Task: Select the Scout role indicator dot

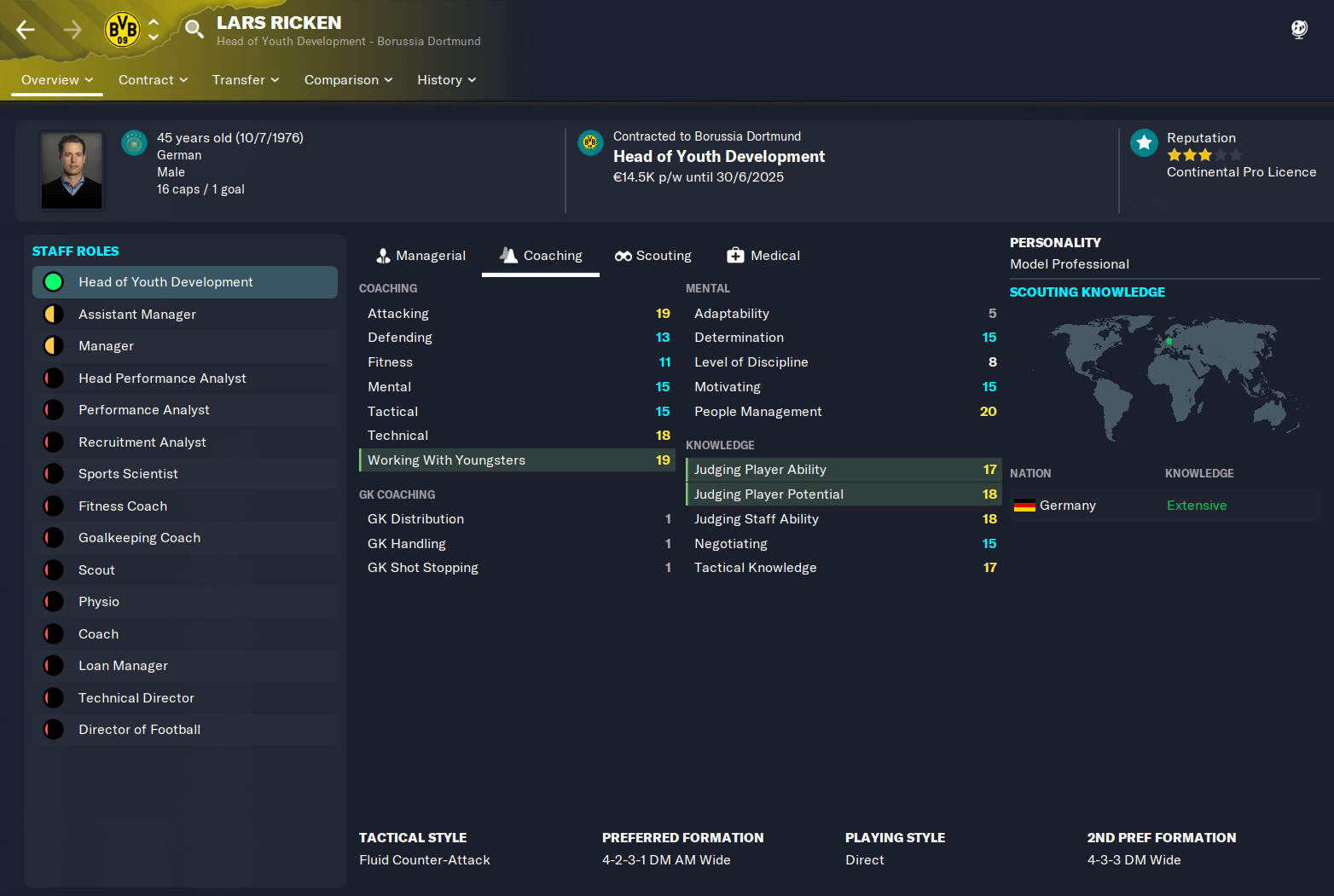Action: 53,569
